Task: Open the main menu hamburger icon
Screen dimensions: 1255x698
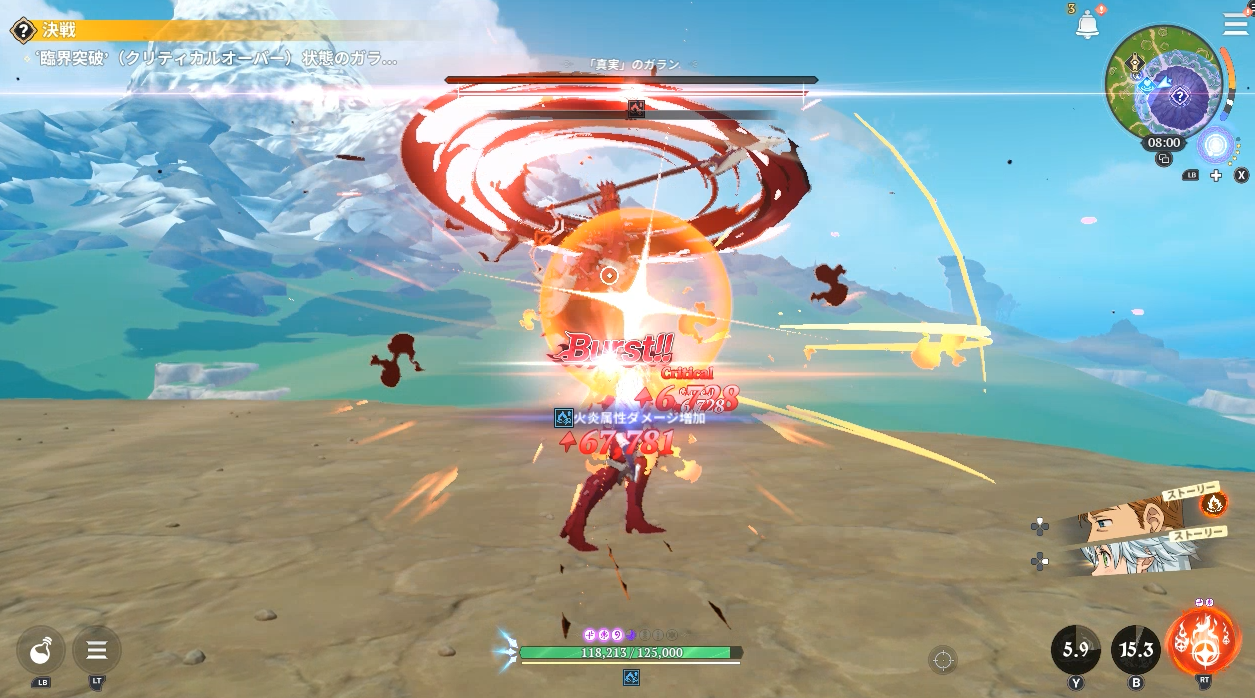Action: coord(1235,25)
